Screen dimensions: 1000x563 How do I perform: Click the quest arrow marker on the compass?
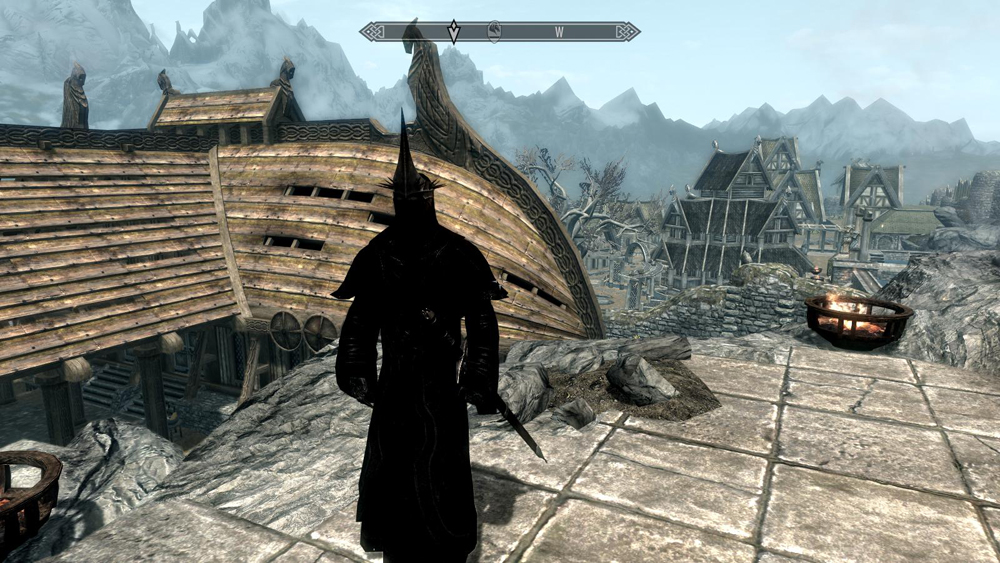(453, 32)
